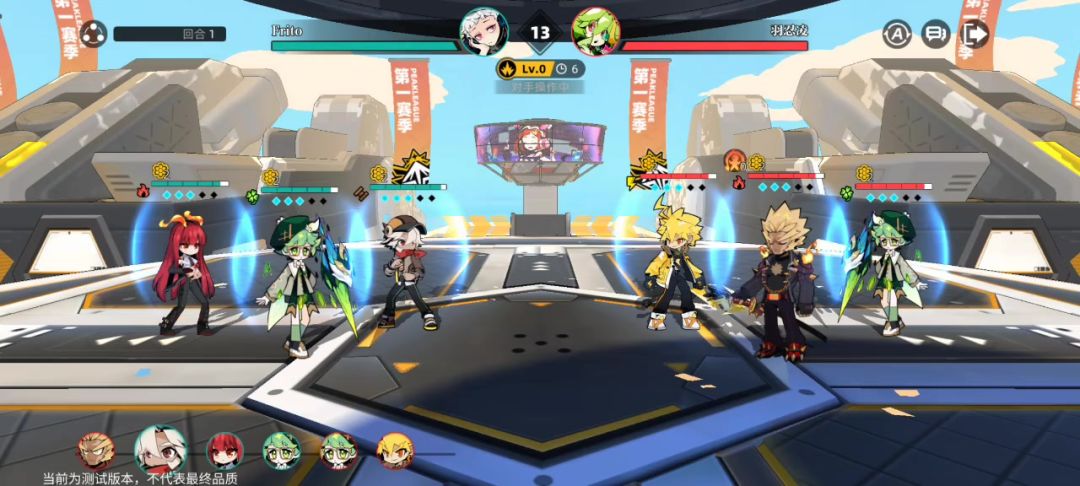View Frito's player avatar portrait
This screenshot has width=1080, height=486.
pos(483,31)
